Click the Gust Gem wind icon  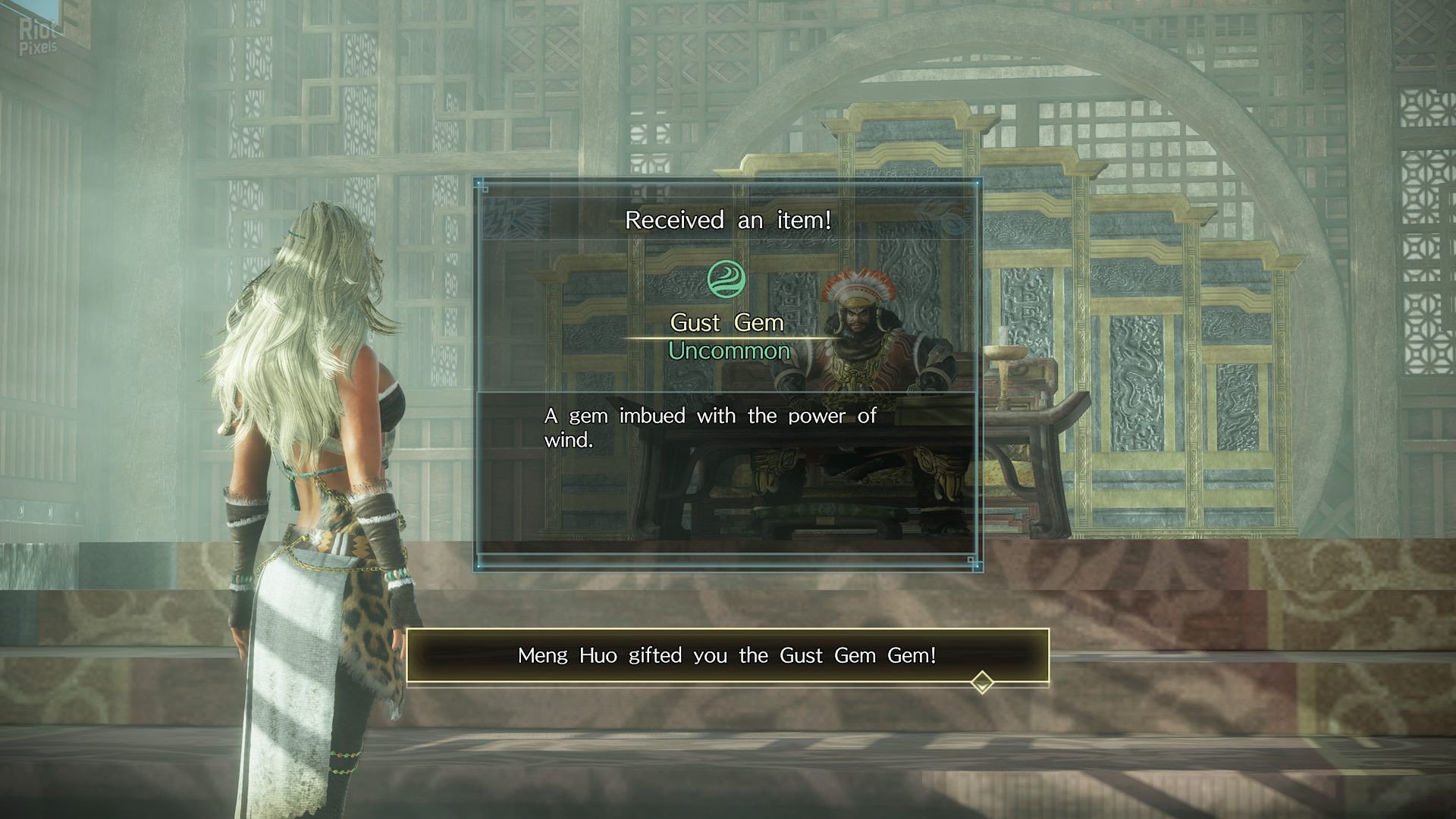(x=726, y=278)
